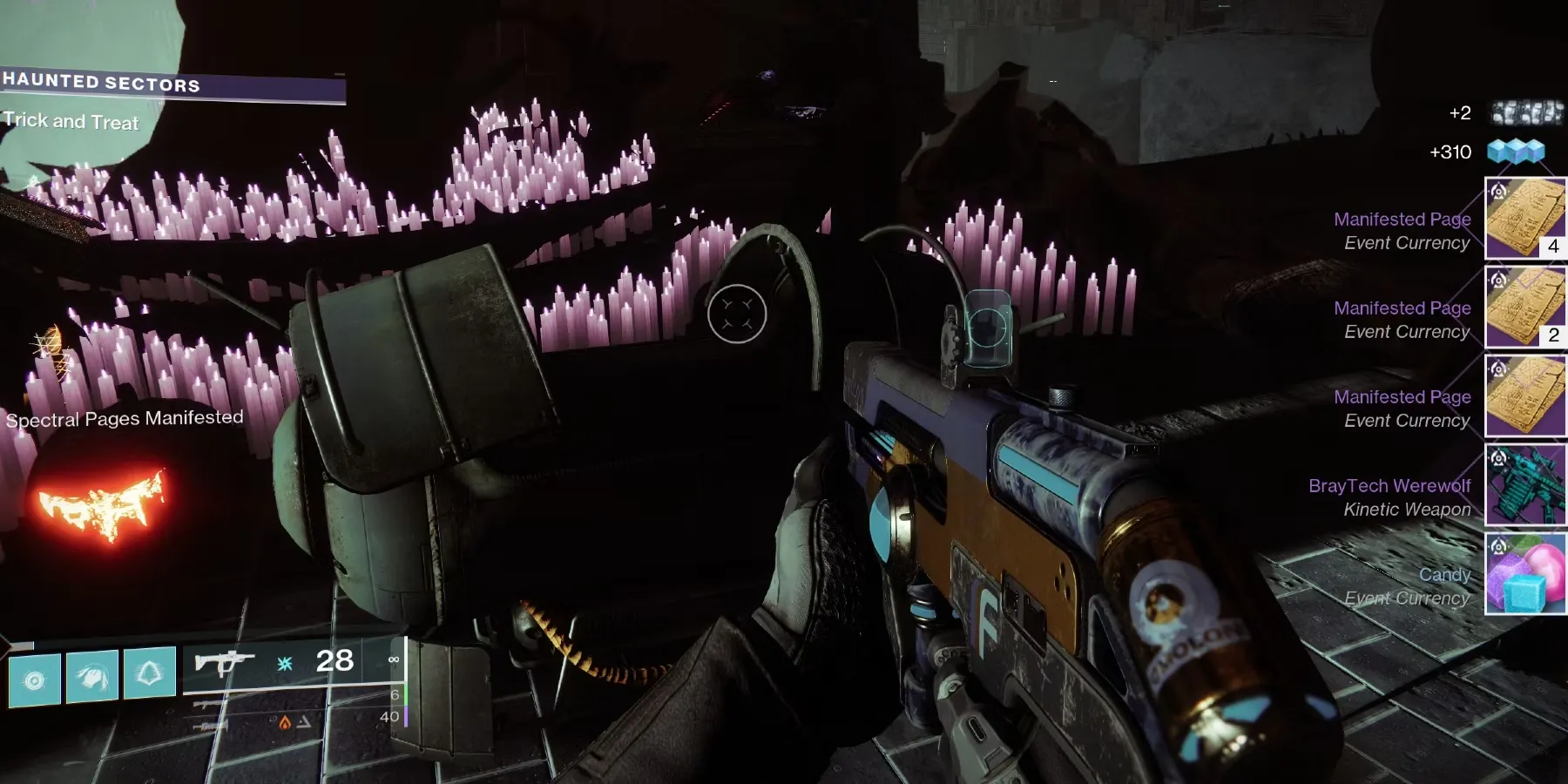This screenshot has width=1568, height=784.
Task: Trigger the class ability hood icon
Action: coord(150,672)
